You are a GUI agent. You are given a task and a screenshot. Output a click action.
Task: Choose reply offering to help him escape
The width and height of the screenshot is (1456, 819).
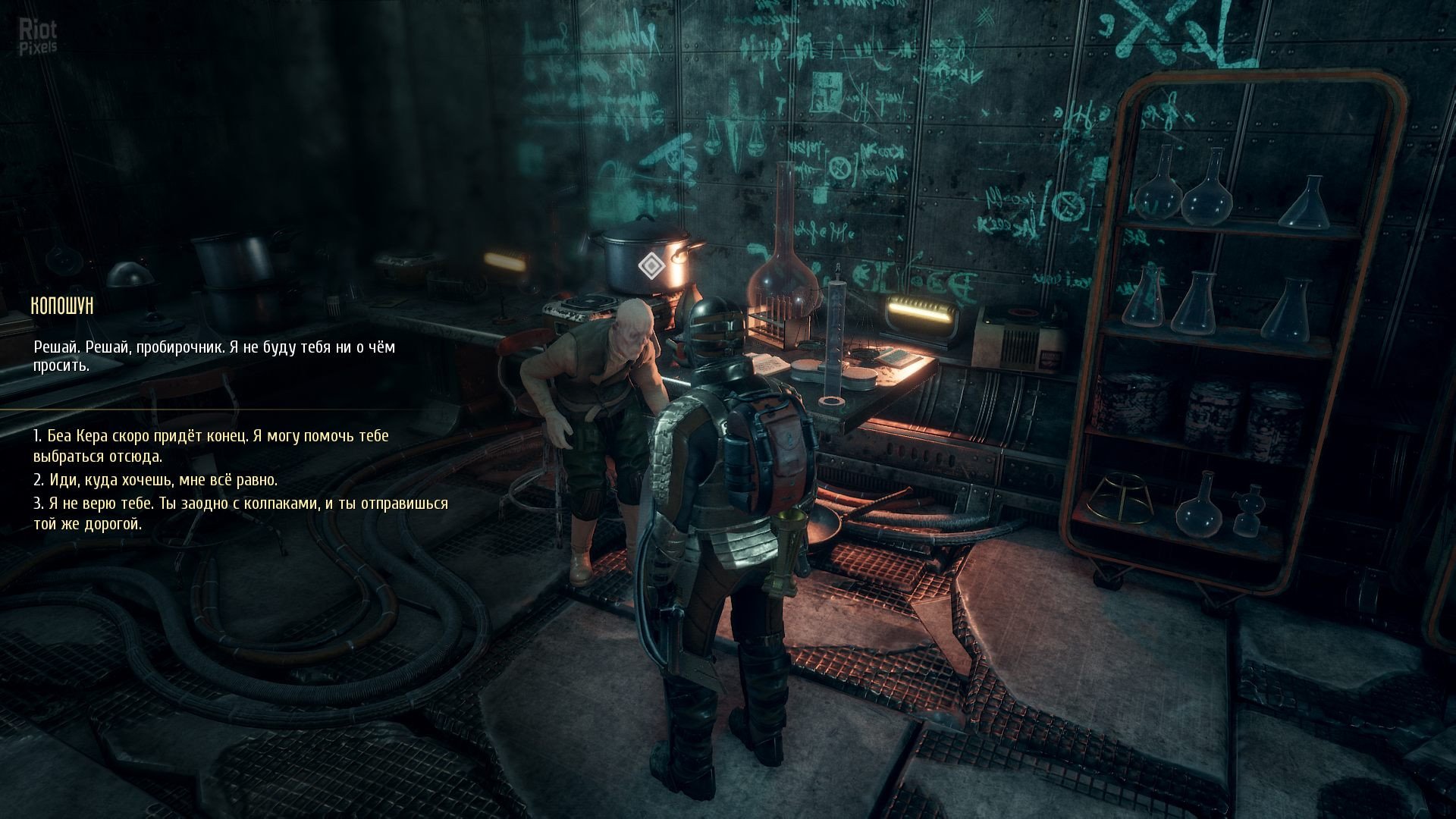[x=211, y=446]
